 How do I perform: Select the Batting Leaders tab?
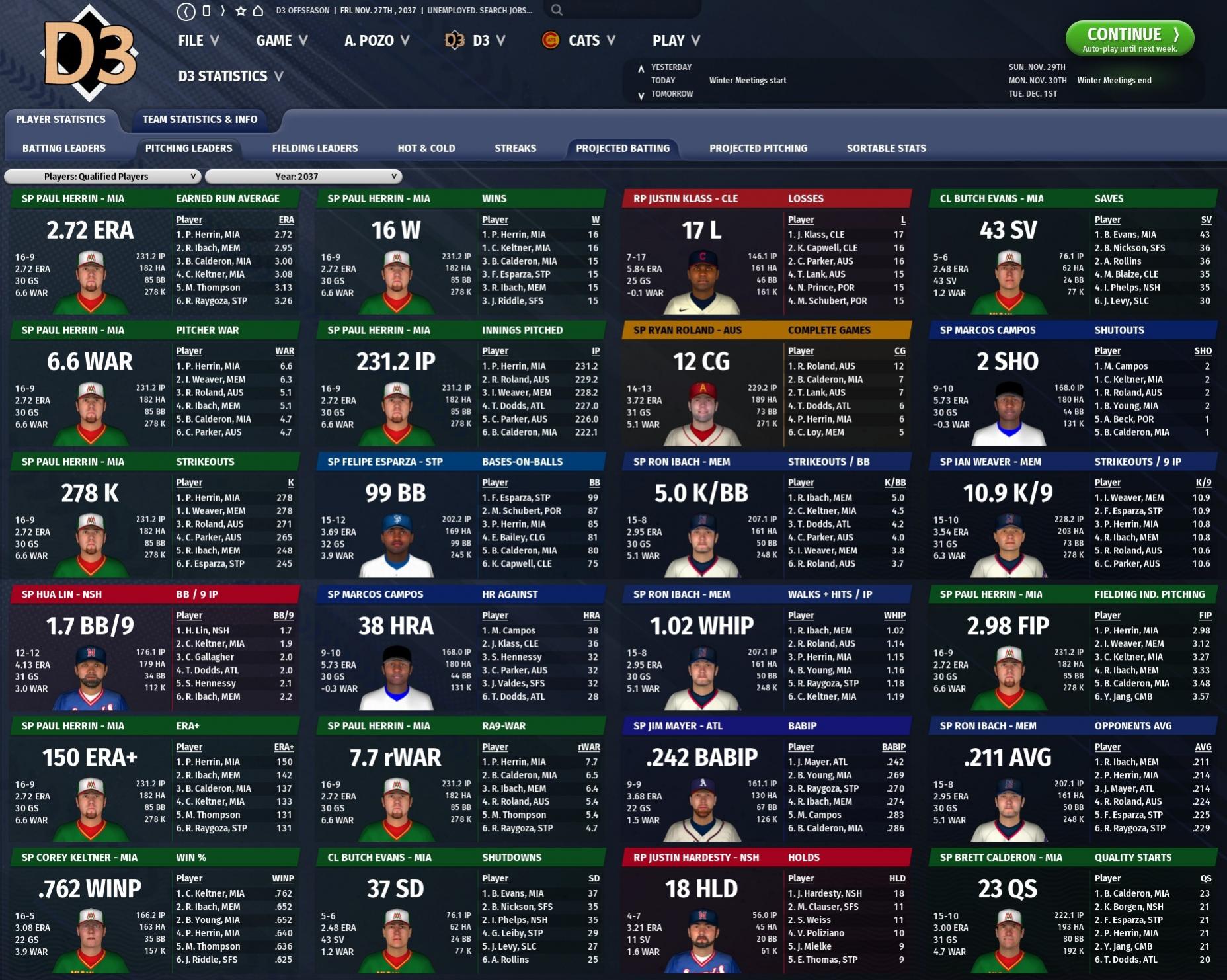(64, 149)
